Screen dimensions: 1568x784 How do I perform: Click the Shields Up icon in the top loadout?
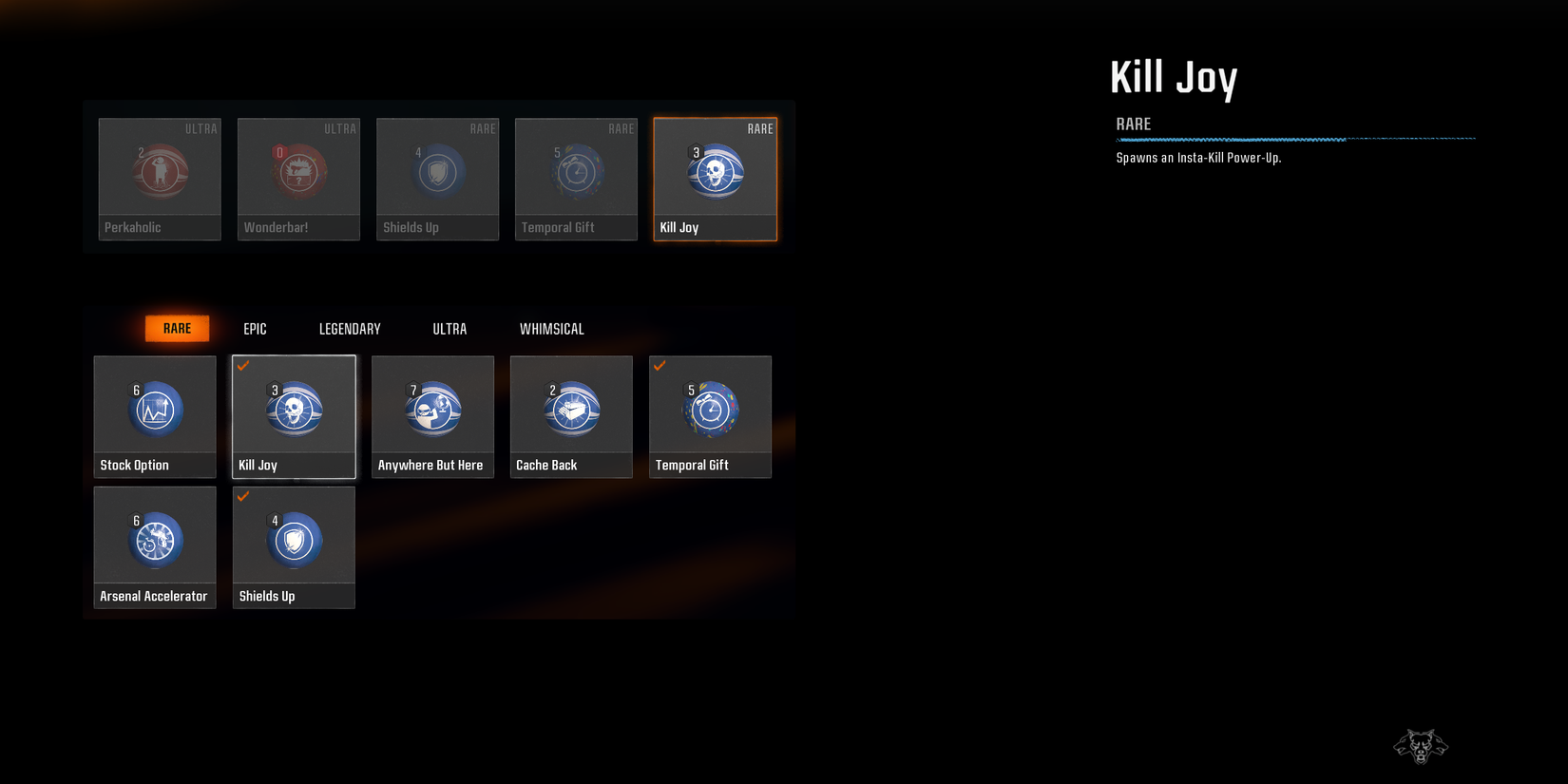pos(437,171)
